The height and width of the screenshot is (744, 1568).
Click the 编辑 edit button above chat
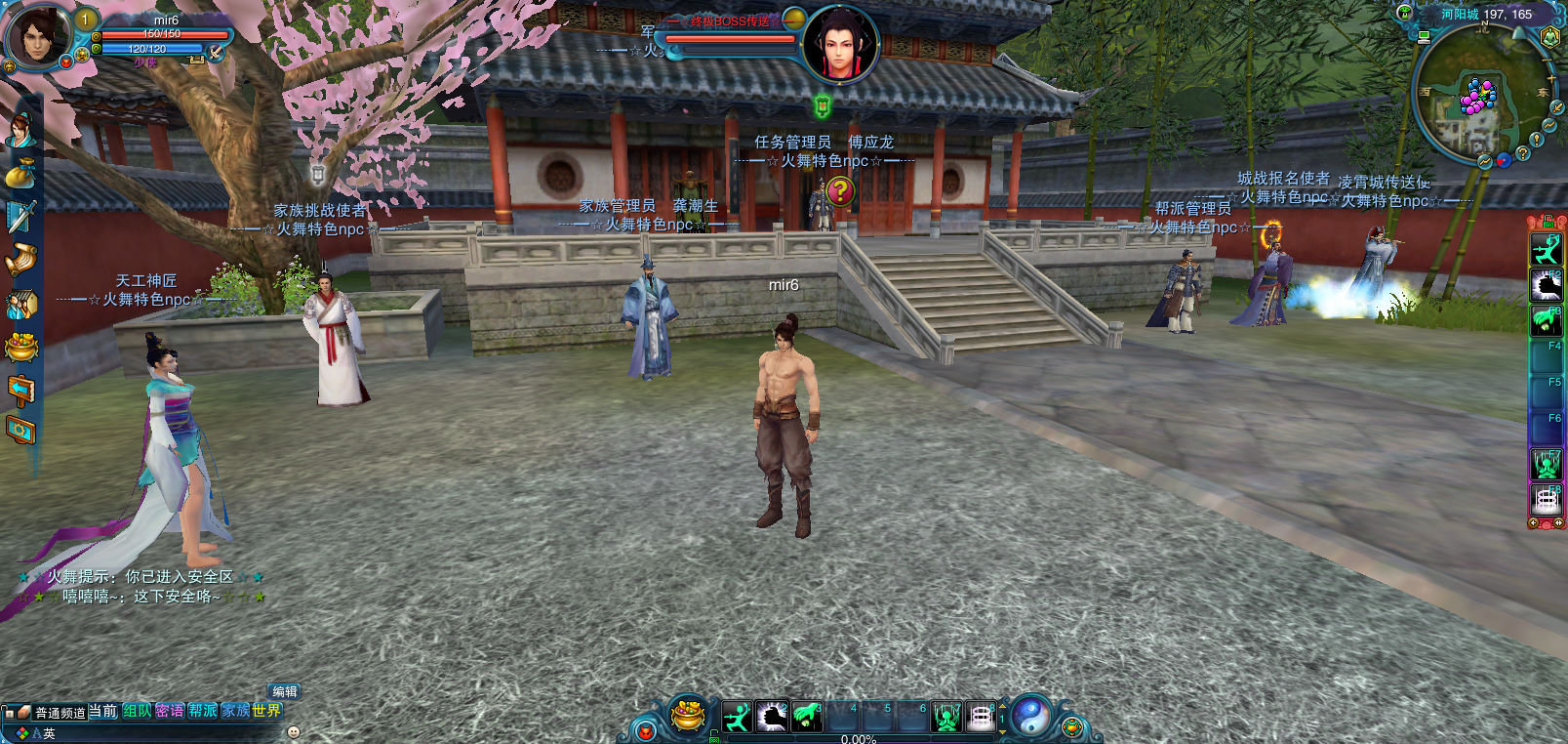click(x=284, y=691)
